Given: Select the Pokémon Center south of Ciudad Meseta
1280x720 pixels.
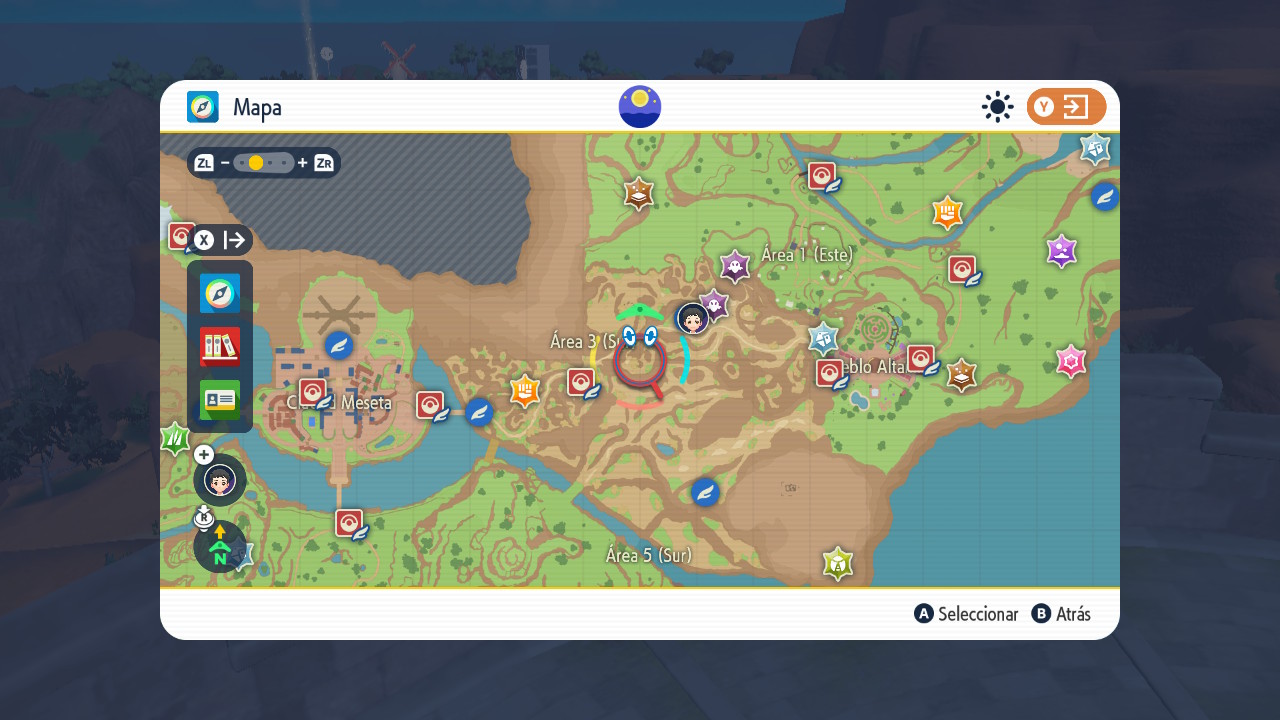Looking at the screenshot, I should (349, 523).
